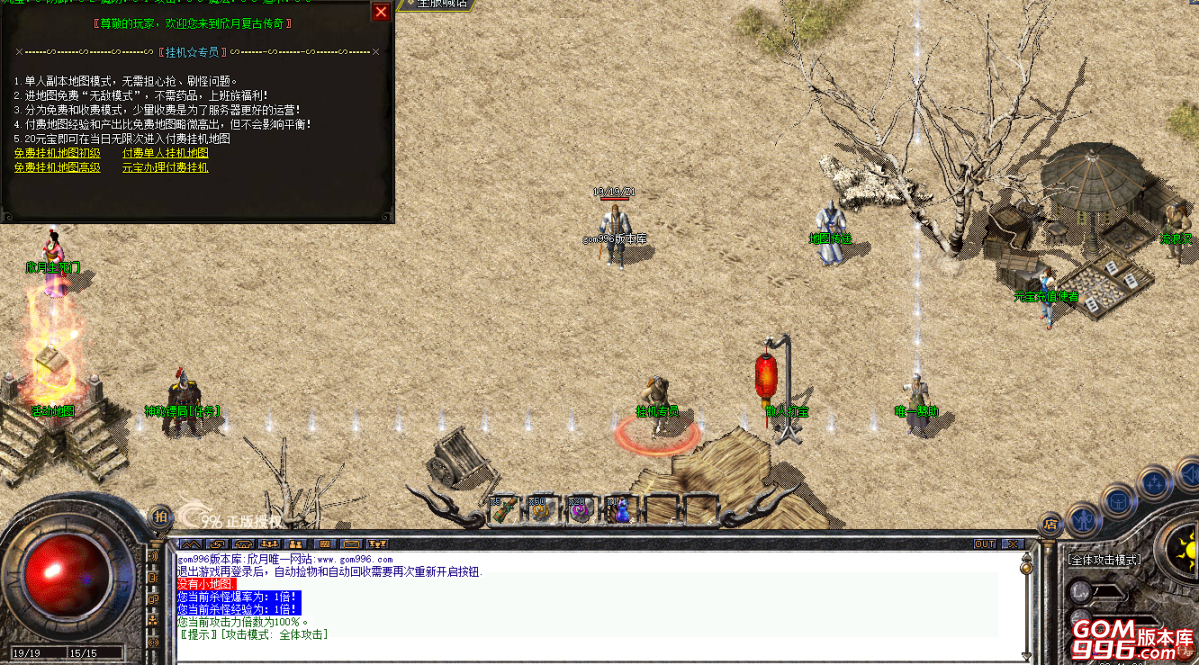Click the chat scrollbar down arrow
This screenshot has width=1199, height=665.
coord(1025,655)
